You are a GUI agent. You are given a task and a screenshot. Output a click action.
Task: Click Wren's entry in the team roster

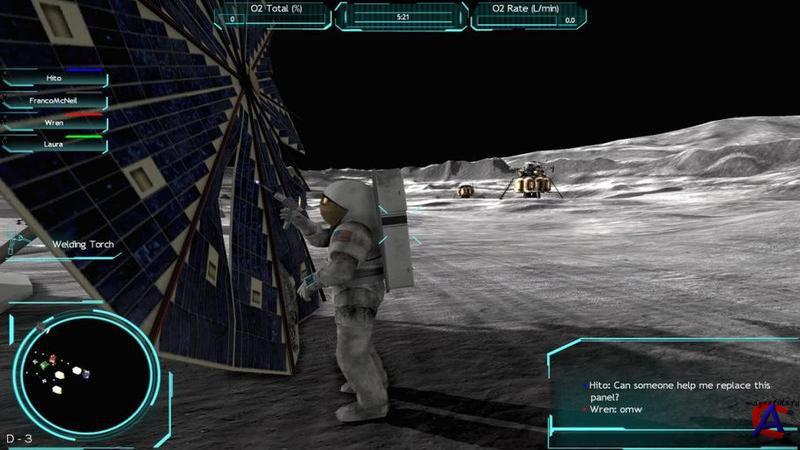tap(54, 122)
